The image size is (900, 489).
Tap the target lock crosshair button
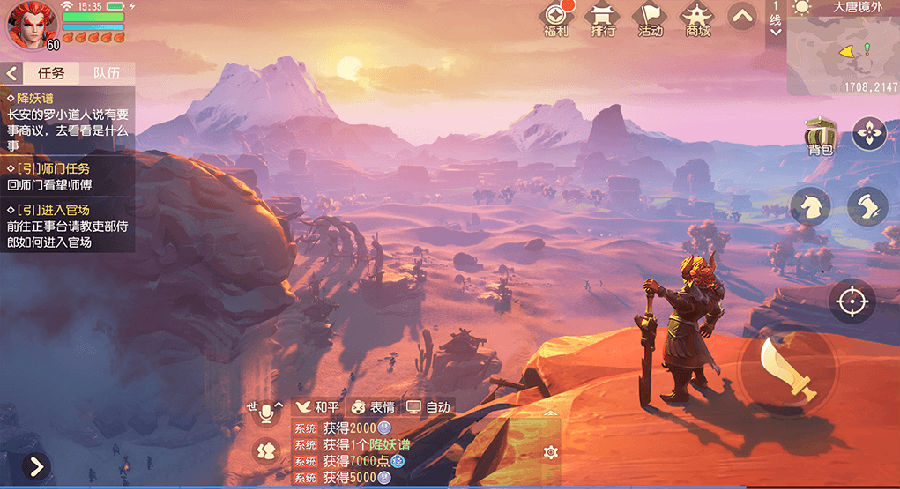[851, 300]
